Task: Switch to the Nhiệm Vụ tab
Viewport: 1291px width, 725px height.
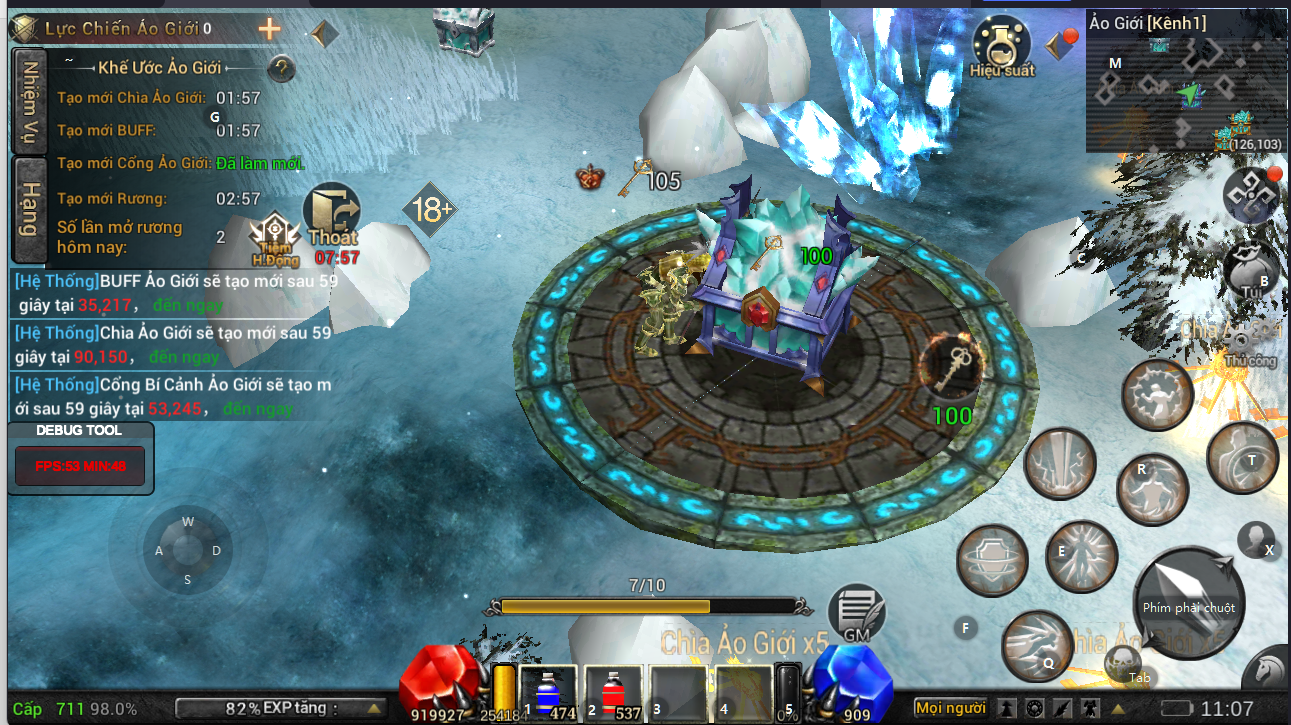Action: tap(30, 100)
